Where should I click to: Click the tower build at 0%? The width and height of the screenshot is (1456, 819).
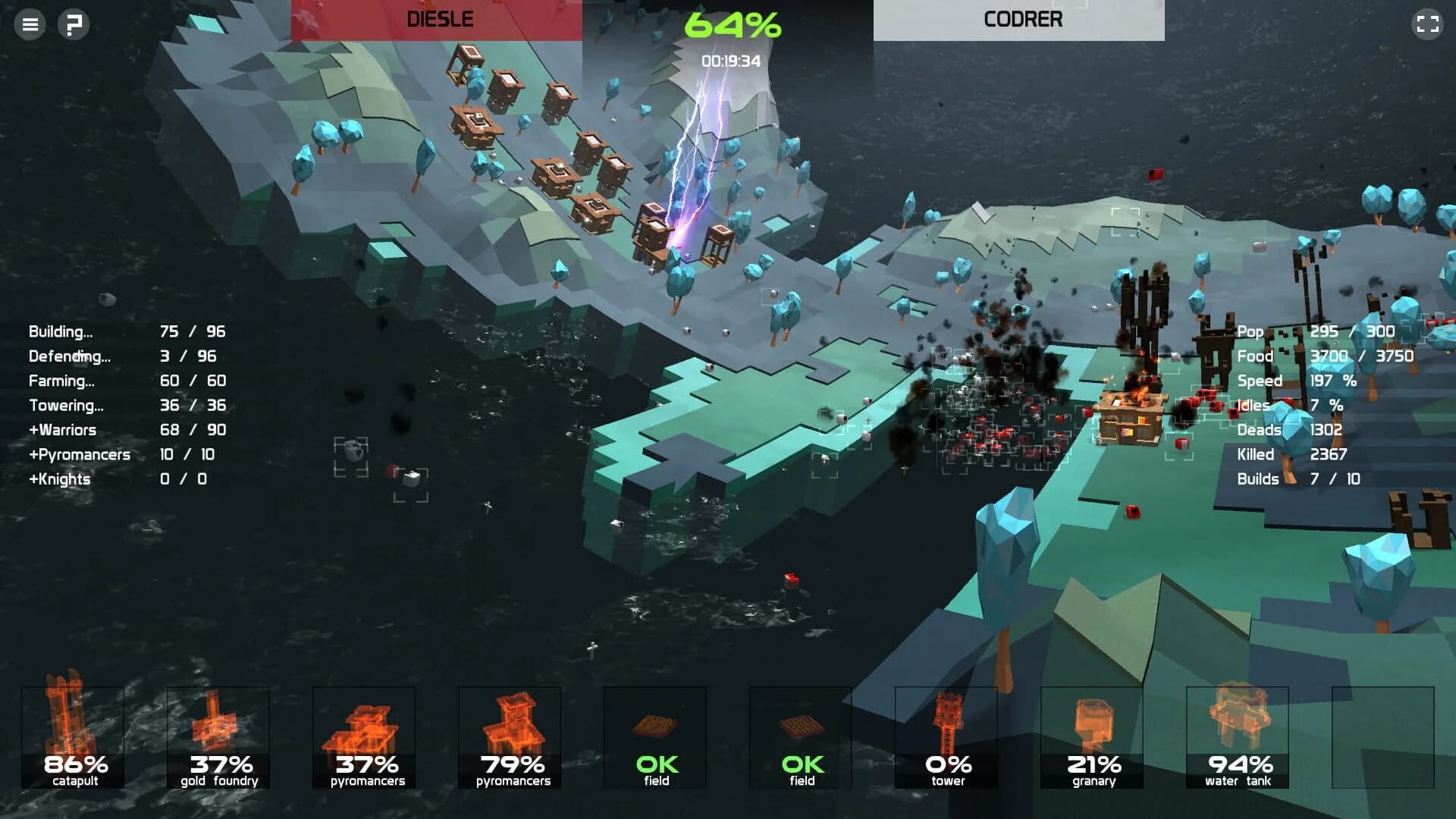946,736
